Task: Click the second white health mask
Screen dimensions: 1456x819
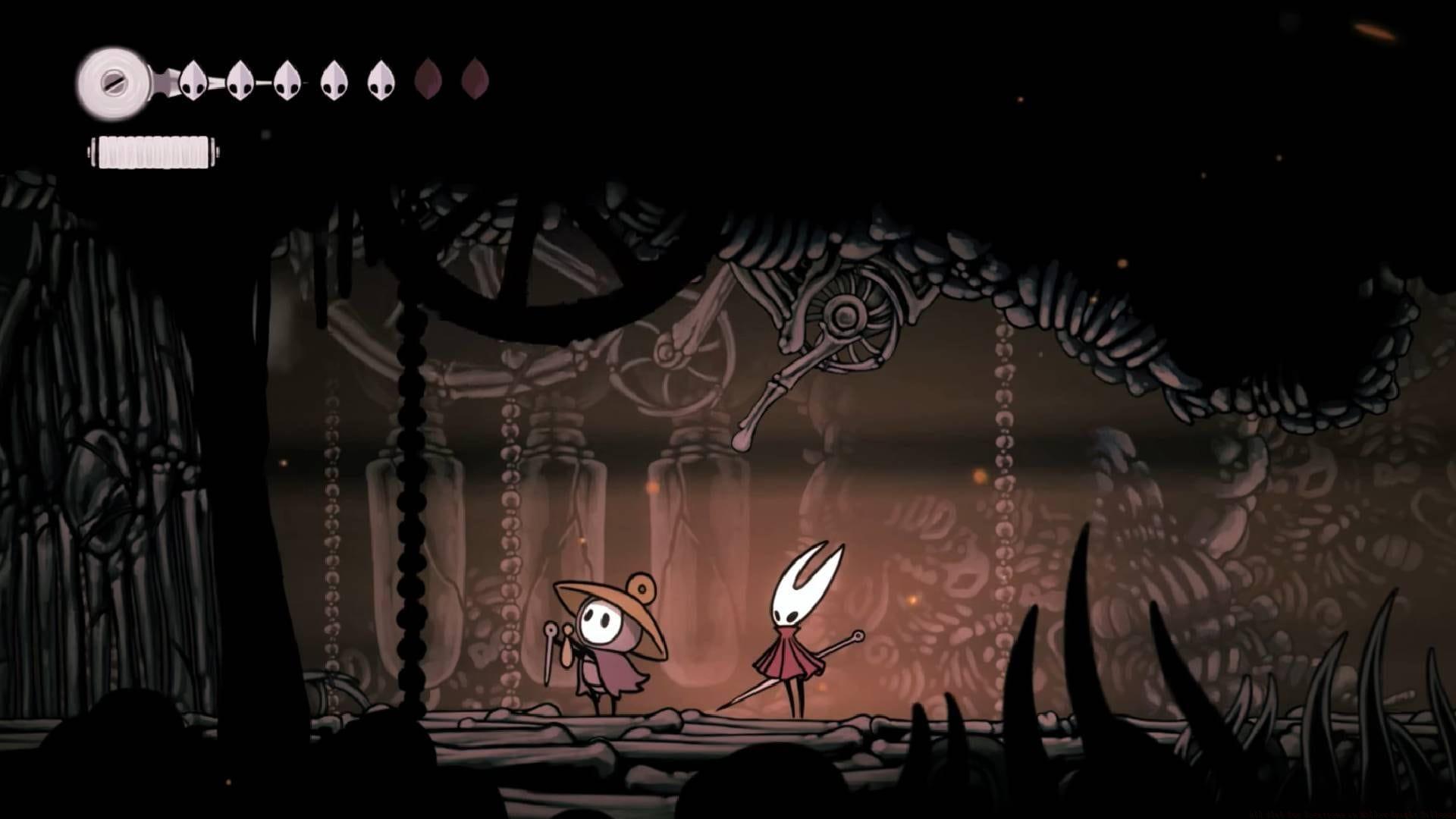Action: coord(241,80)
